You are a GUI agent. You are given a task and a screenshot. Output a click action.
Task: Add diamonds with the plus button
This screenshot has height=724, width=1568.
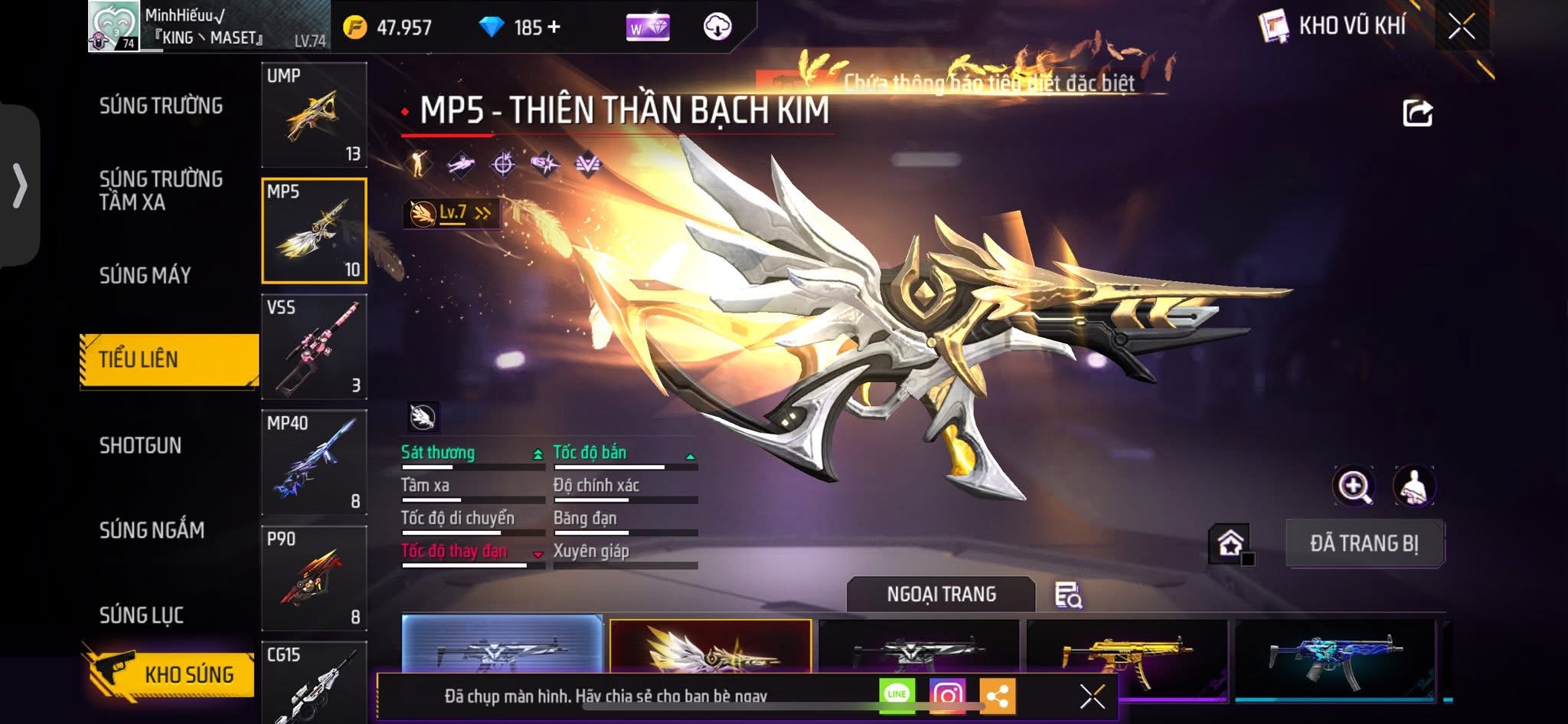pyautogui.click(x=554, y=28)
